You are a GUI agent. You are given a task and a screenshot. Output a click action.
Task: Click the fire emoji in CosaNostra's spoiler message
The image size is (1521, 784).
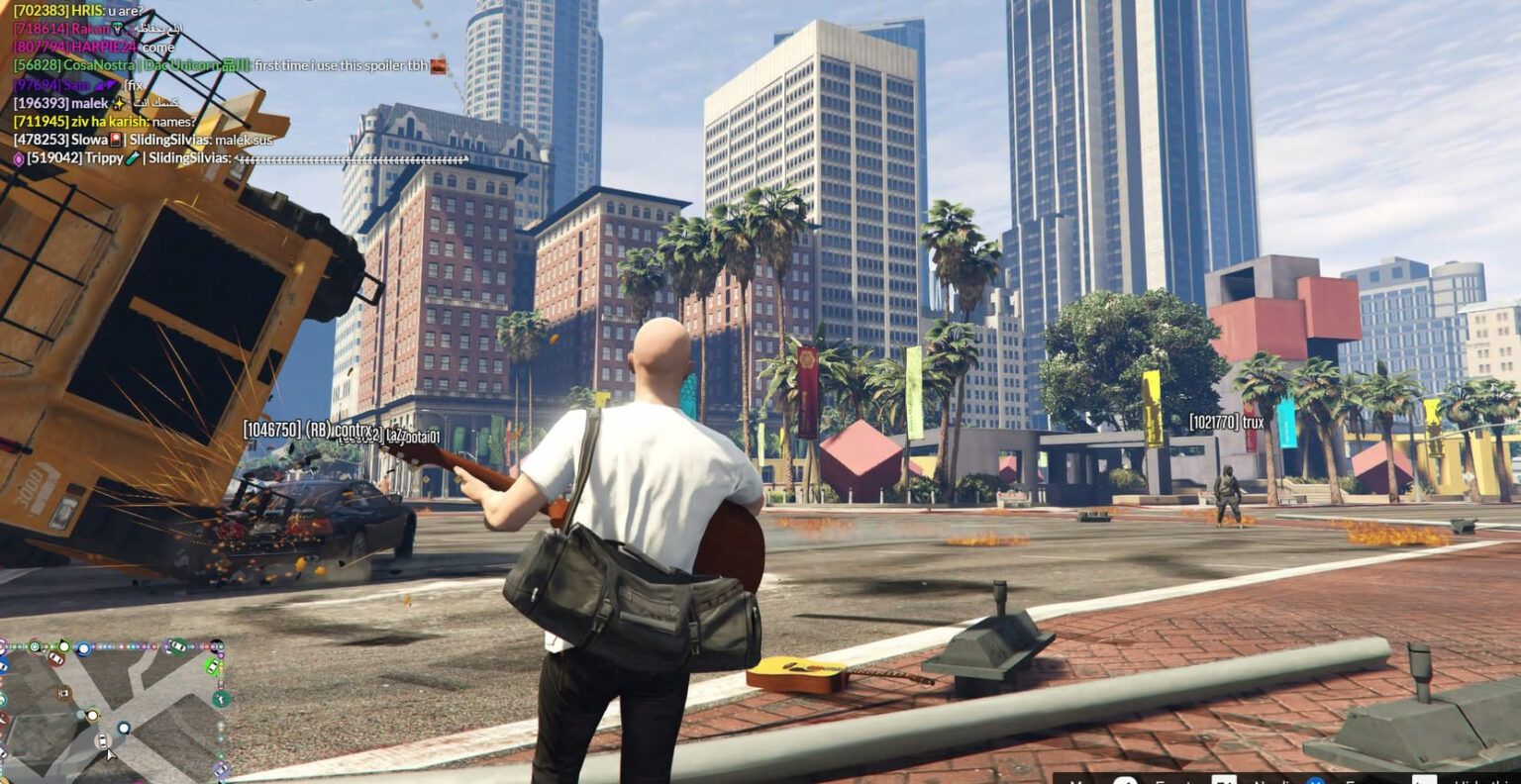point(439,67)
